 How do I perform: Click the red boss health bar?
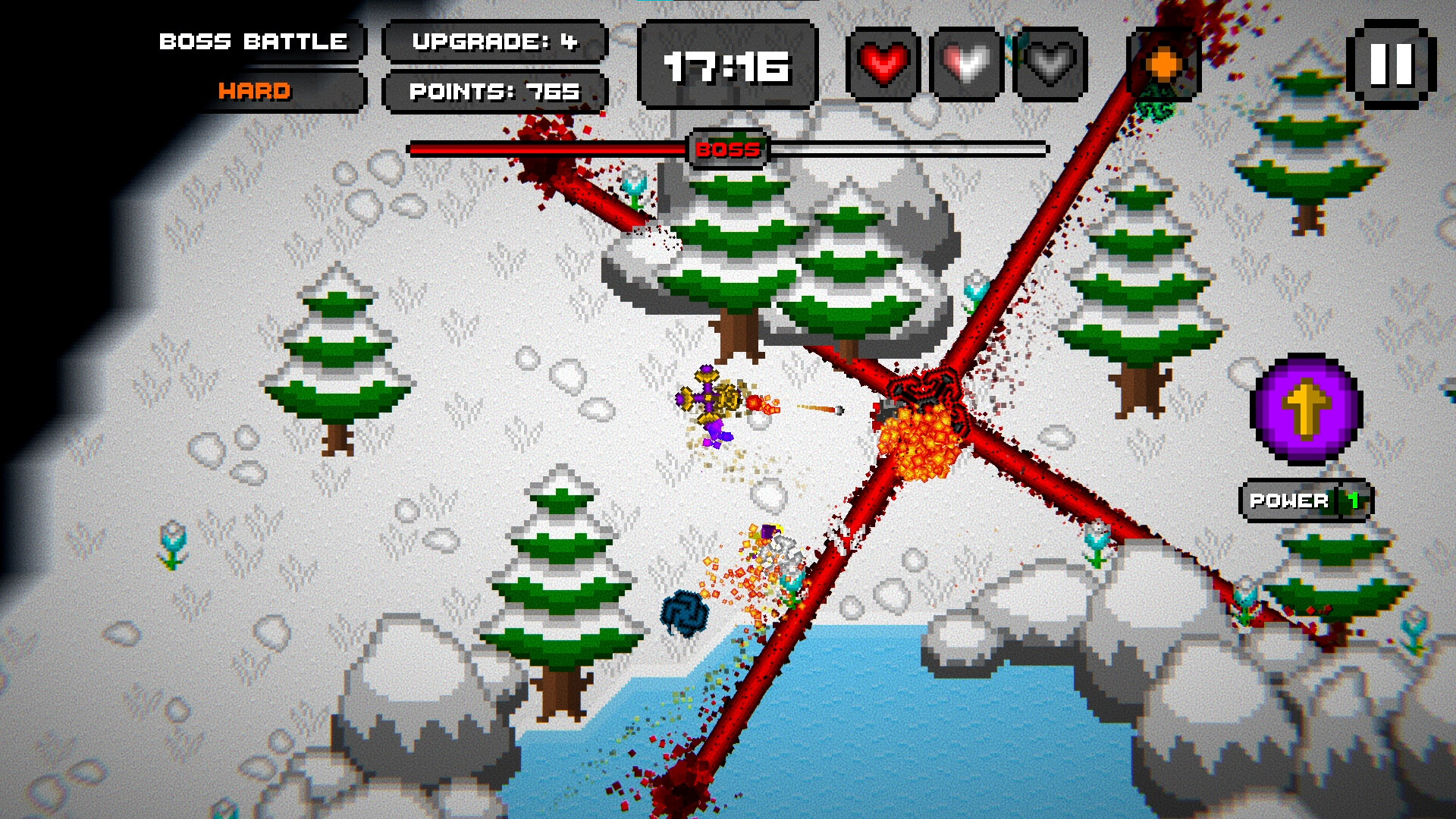point(546,149)
